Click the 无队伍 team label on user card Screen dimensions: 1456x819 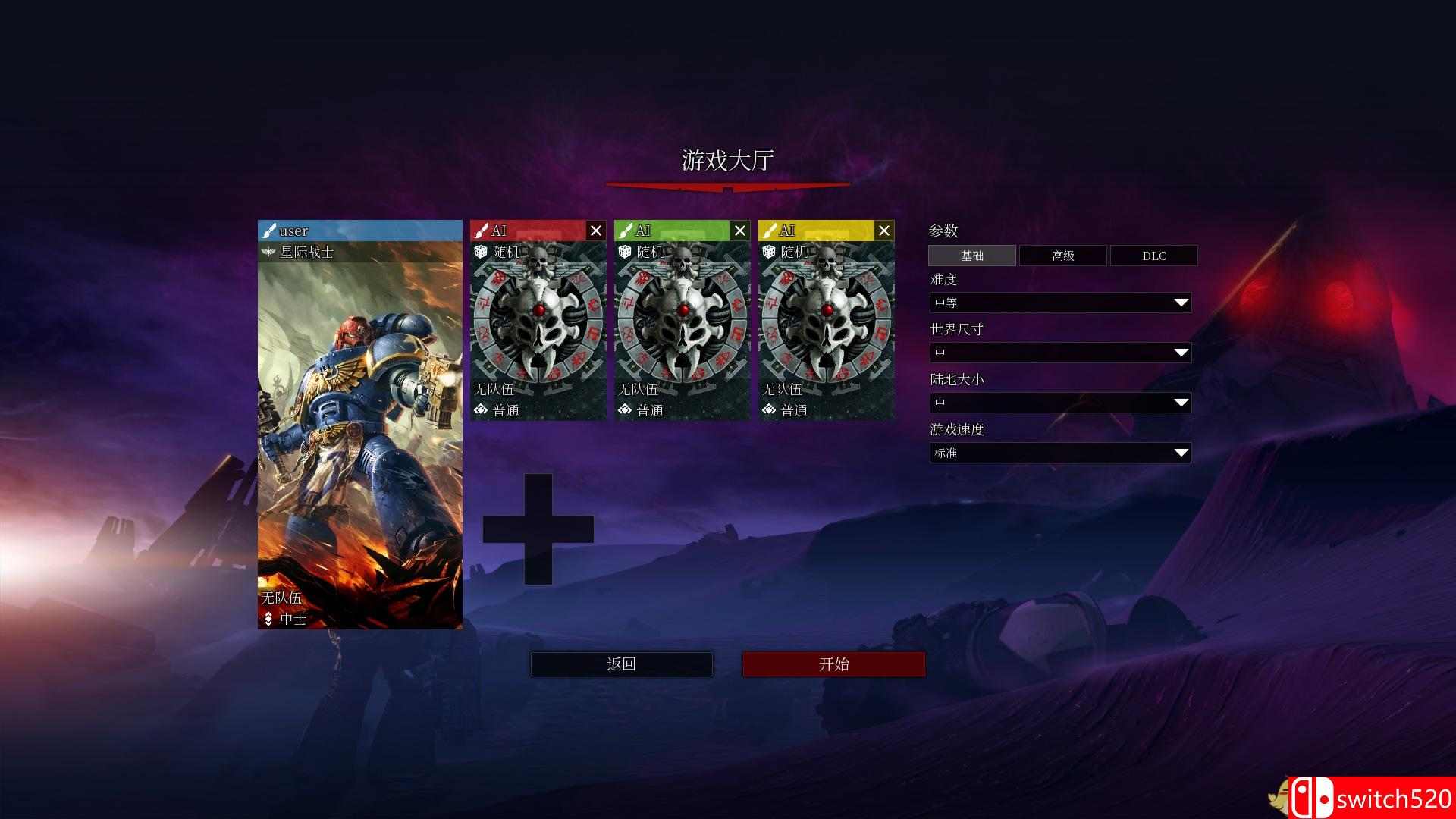pos(281,598)
